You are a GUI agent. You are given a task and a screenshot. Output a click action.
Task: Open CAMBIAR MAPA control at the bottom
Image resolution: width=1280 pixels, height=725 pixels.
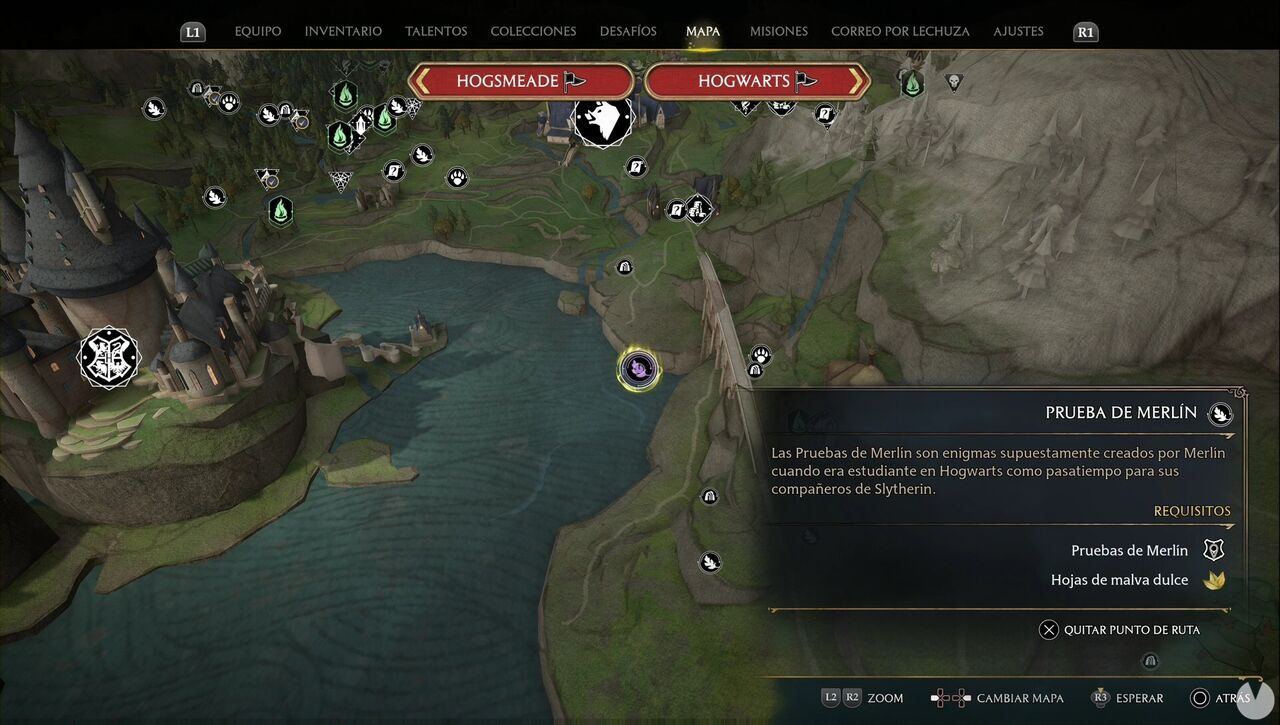click(x=1019, y=697)
